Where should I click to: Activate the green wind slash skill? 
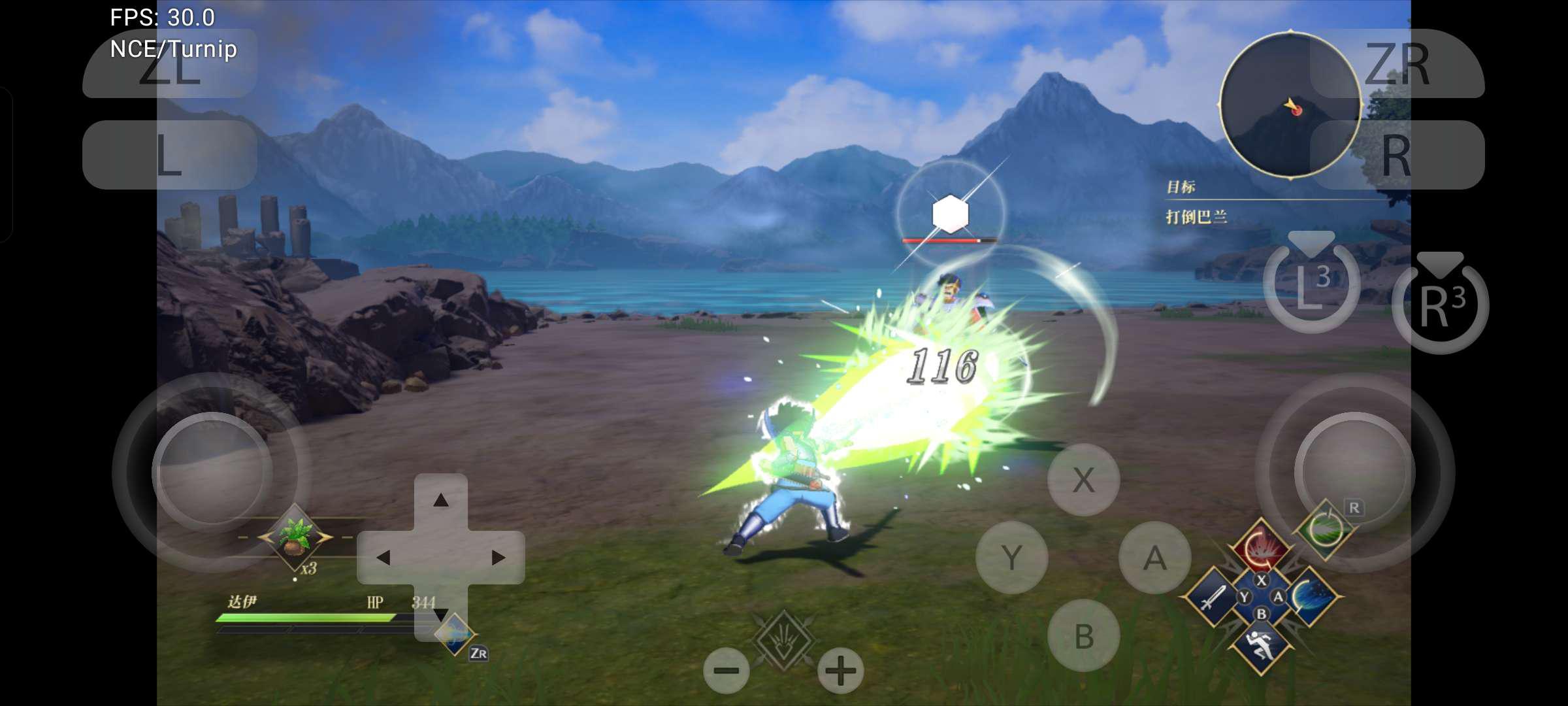(1325, 529)
